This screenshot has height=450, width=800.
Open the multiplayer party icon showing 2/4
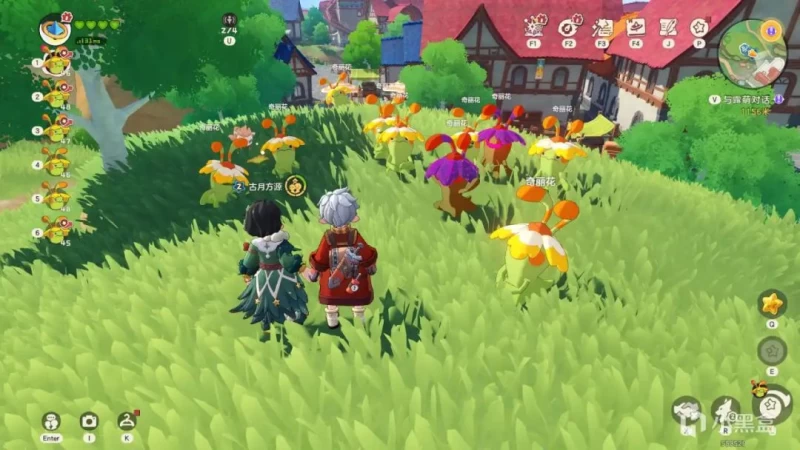(x=230, y=21)
